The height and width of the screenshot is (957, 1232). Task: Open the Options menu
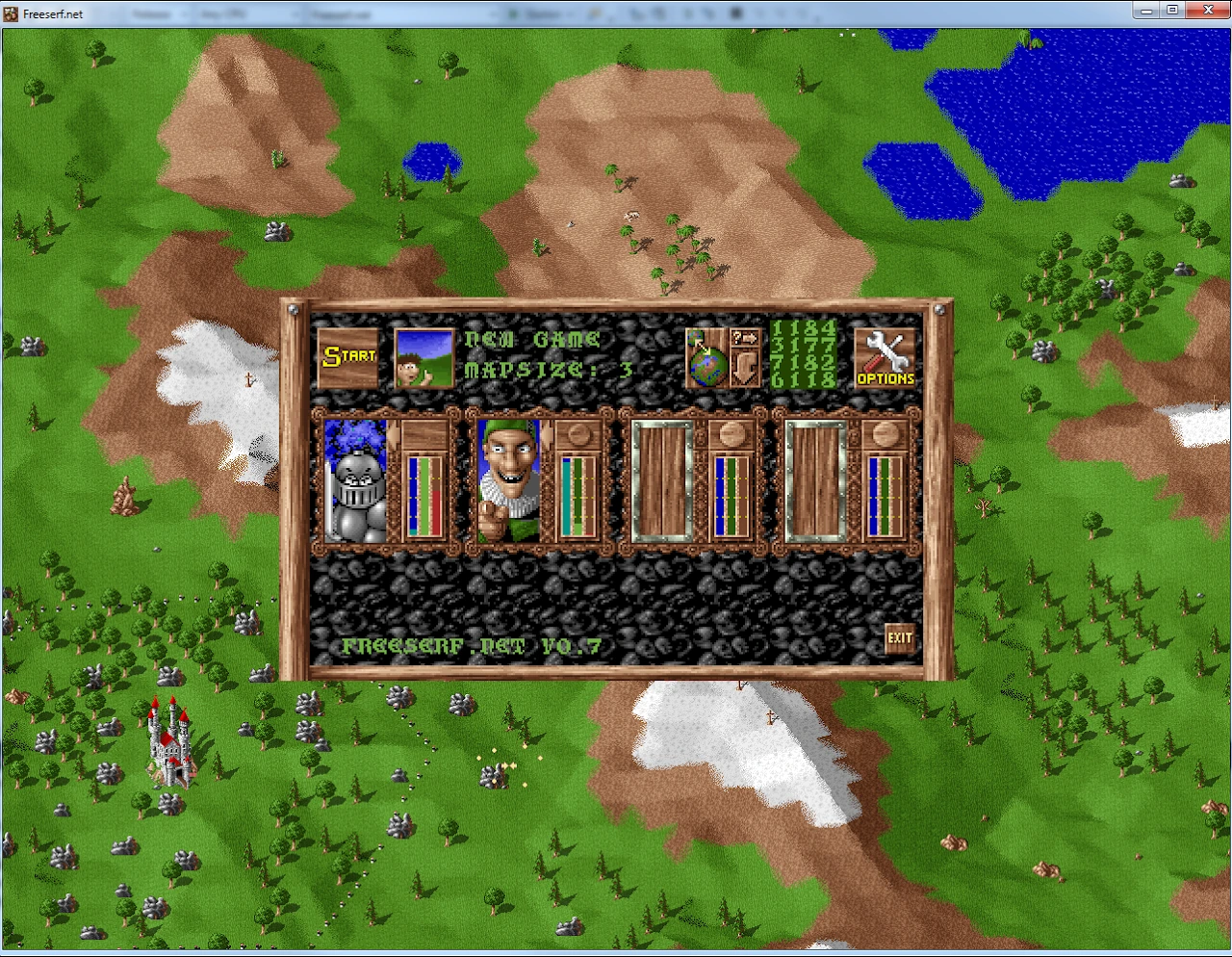click(x=885, y=358)
